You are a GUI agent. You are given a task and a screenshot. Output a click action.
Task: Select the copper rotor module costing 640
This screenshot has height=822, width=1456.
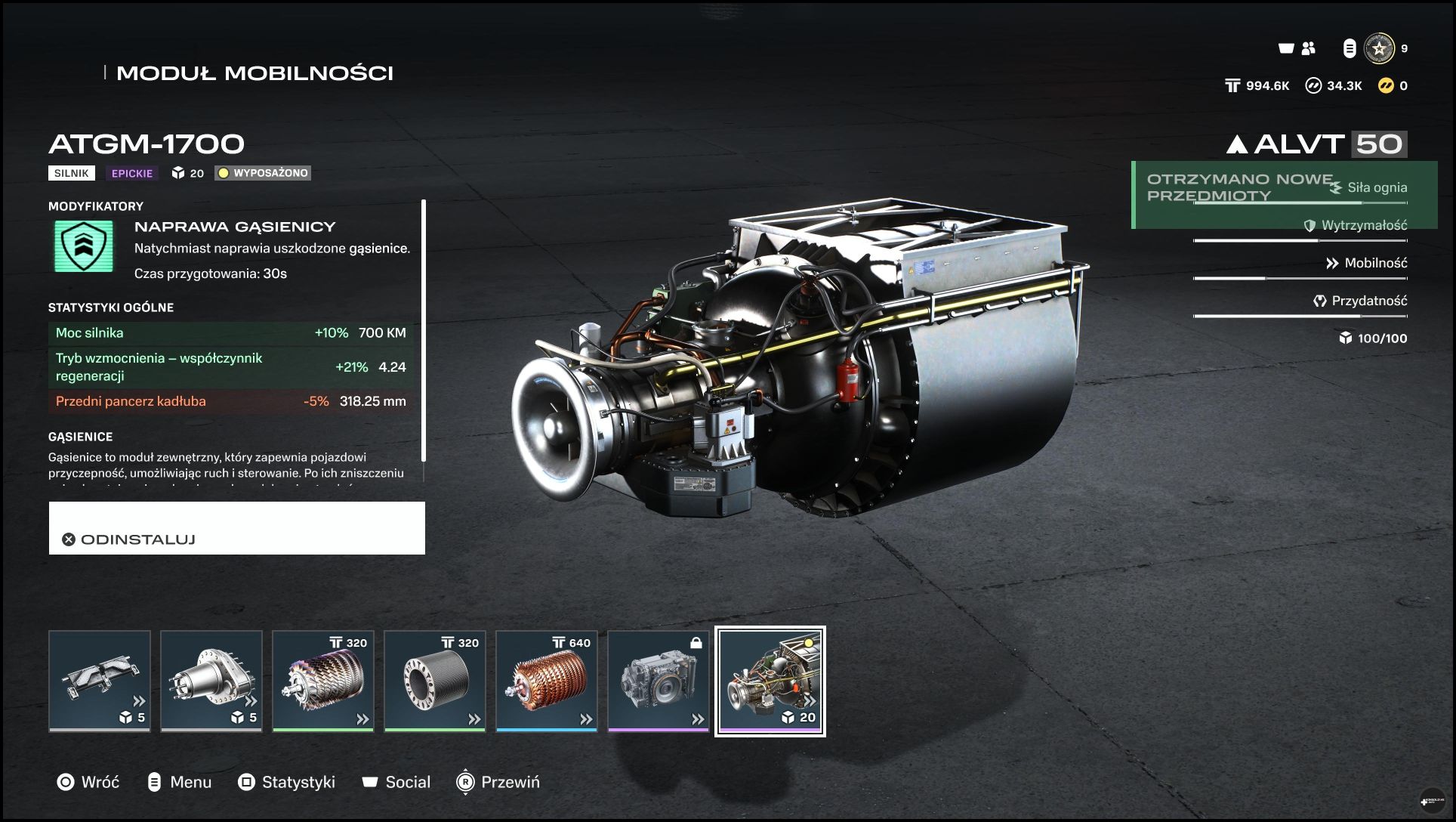tap(547, 681)
